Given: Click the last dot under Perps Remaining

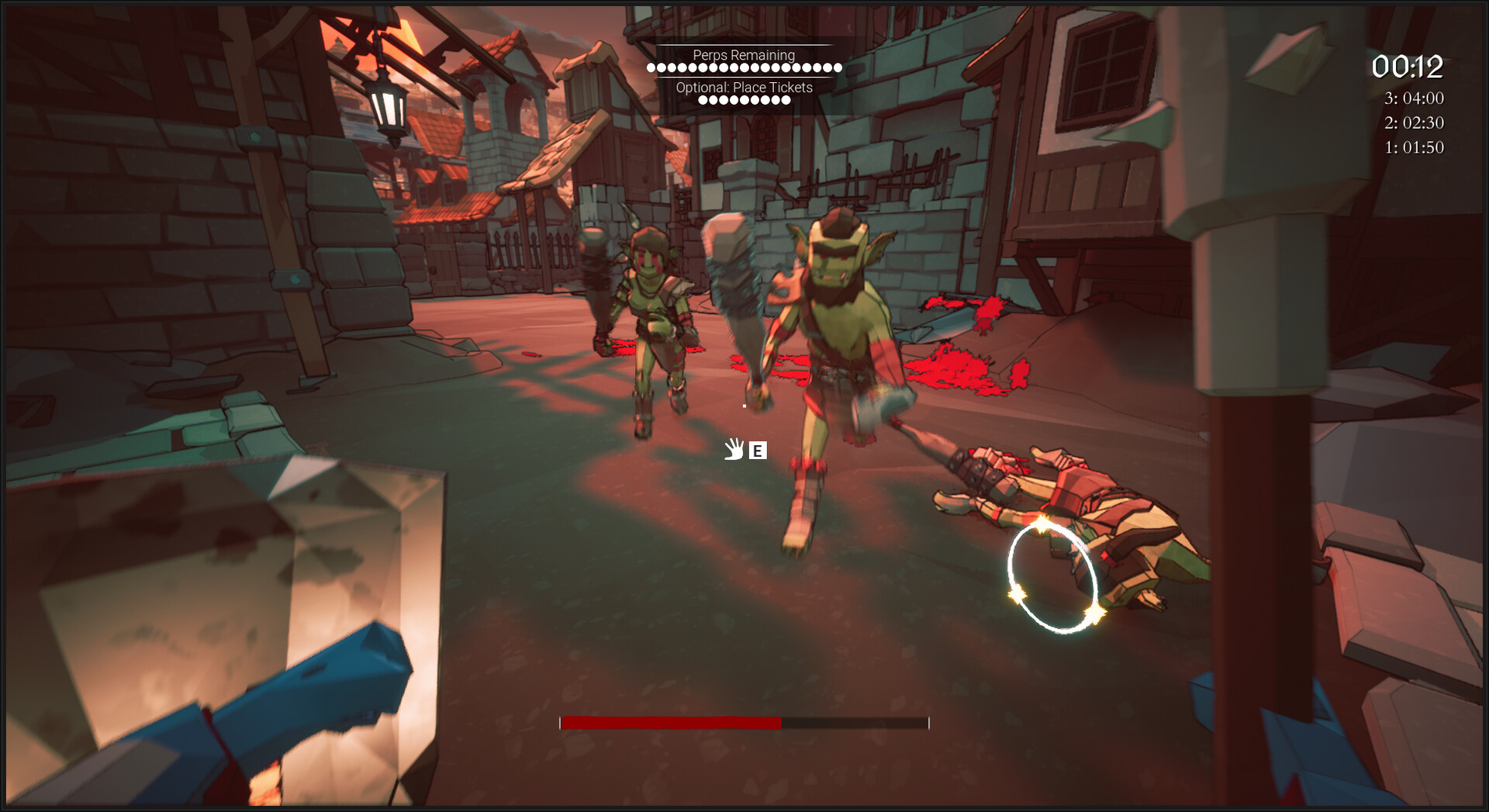Looking at the screenshot, I should click(x=839, y=67).
